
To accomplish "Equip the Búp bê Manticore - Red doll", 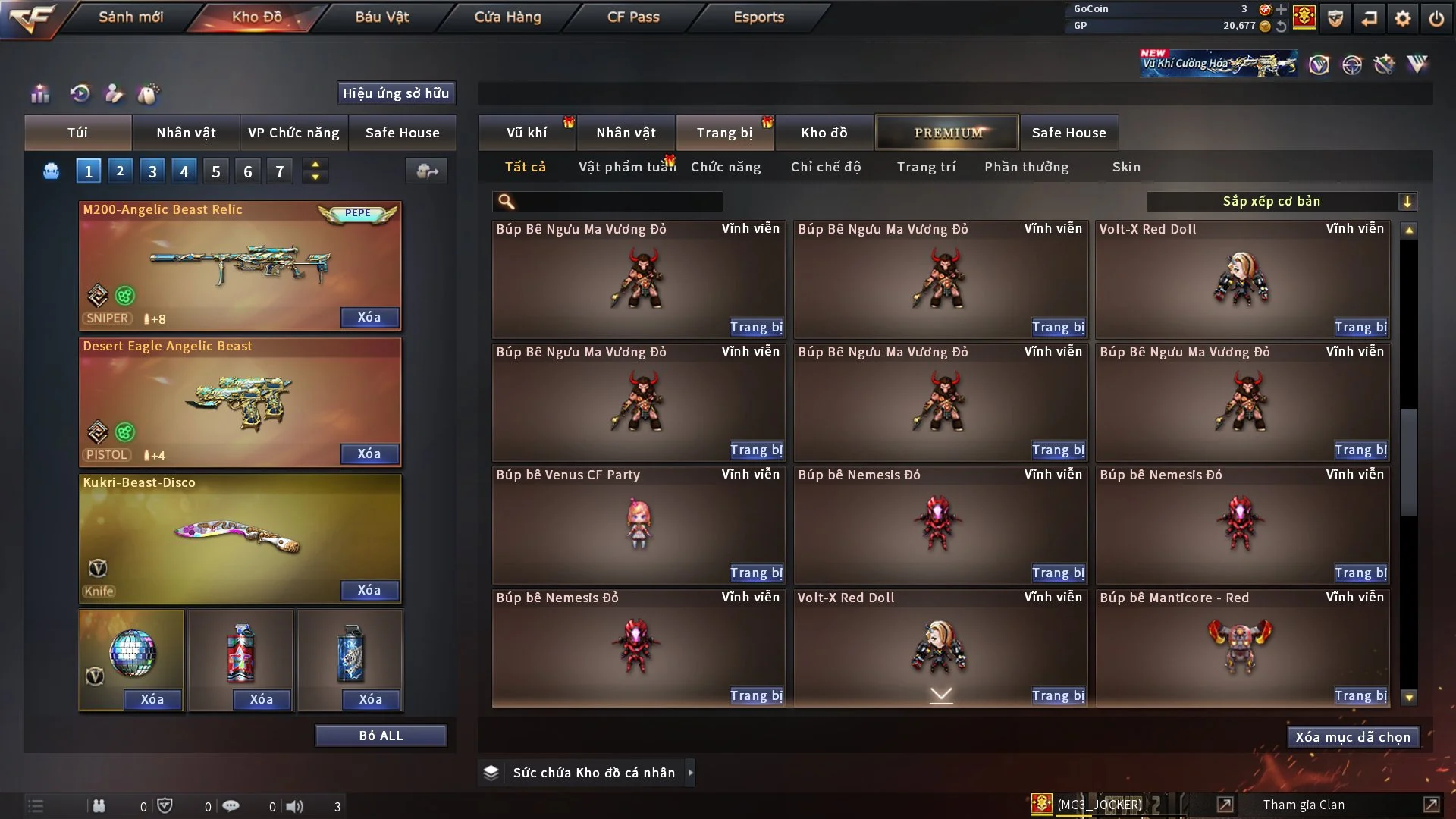I will pos(1360,696).
